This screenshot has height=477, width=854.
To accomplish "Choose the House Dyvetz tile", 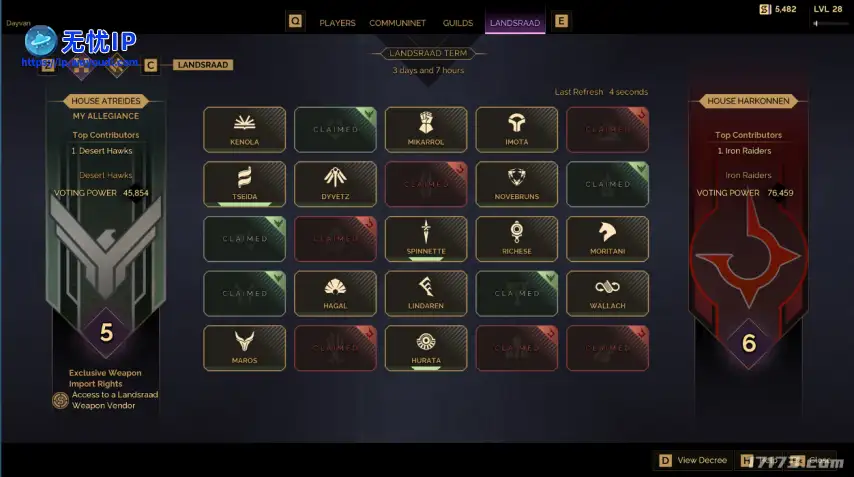I will coord(335,184).
